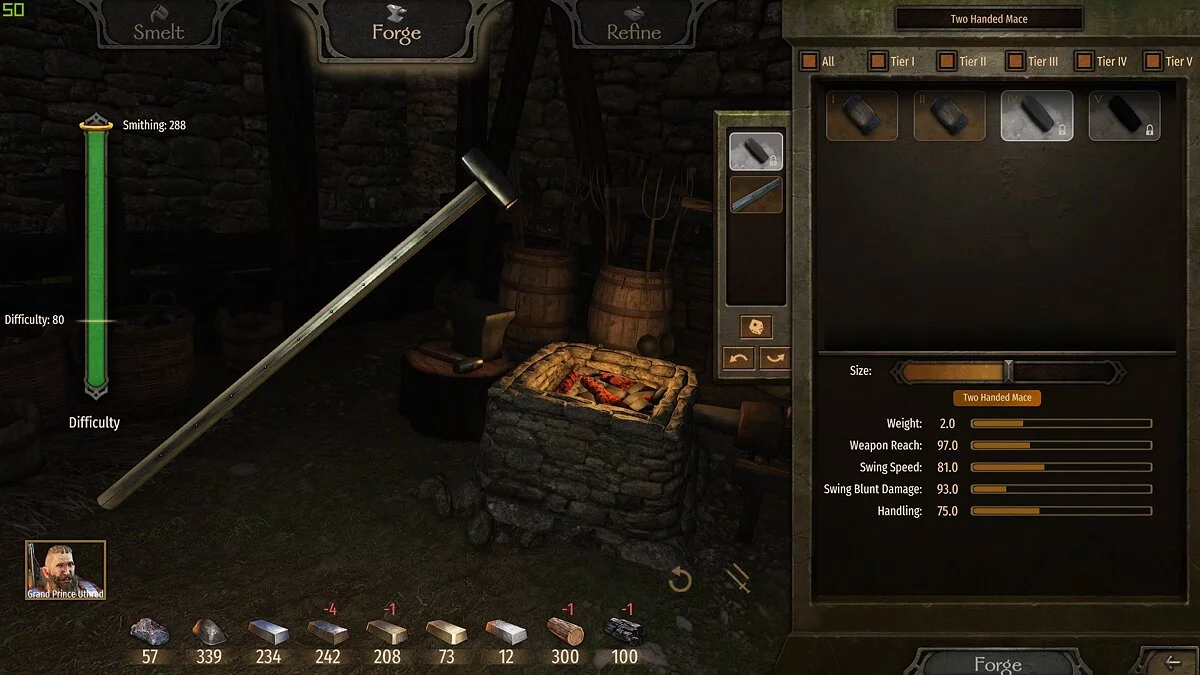This screenshot has width=1200, height=675.
Task: Select the handle piece slot
Action: coord(756,195)
